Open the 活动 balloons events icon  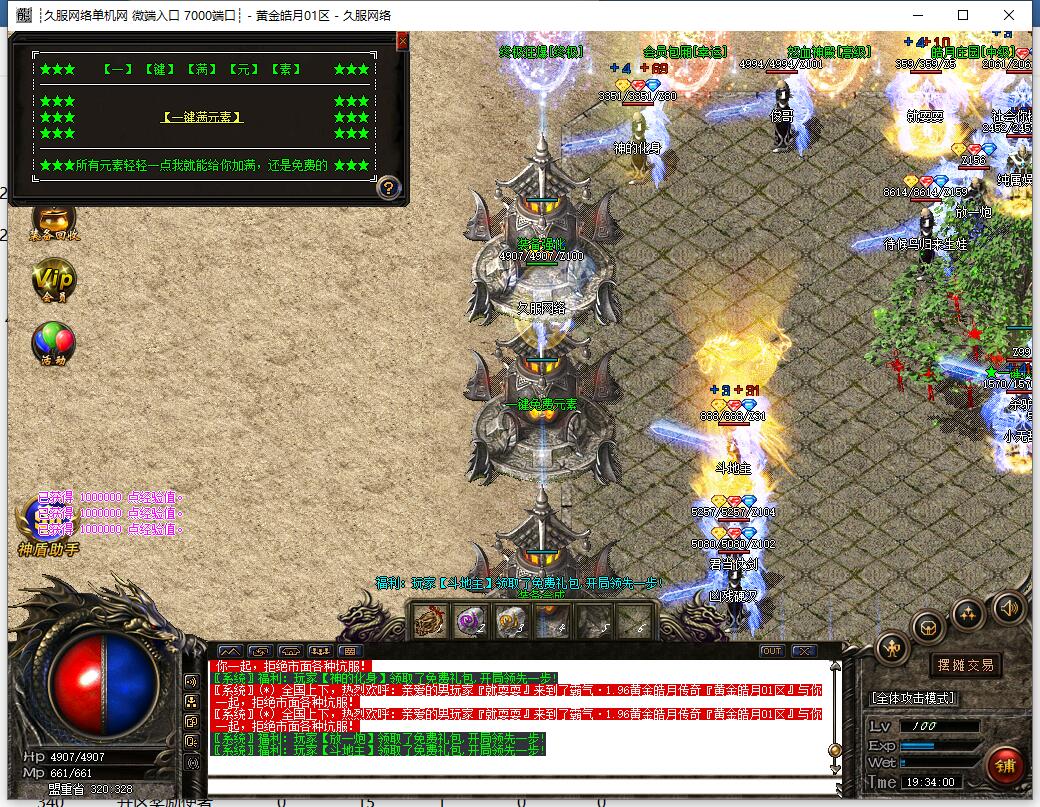click(x=54, y=343)
